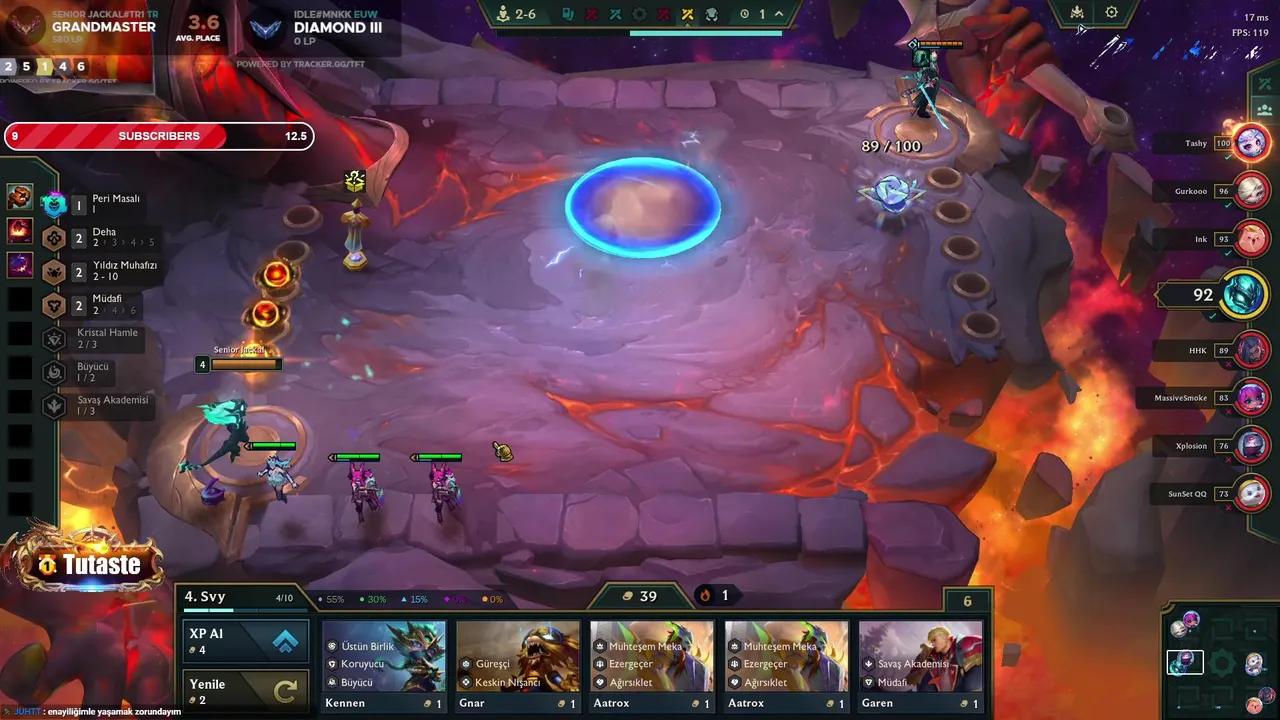Screen dimensions: 1280x720
Task: Show the Savaş Akademisi trait
Action: (x=95, y=405)
